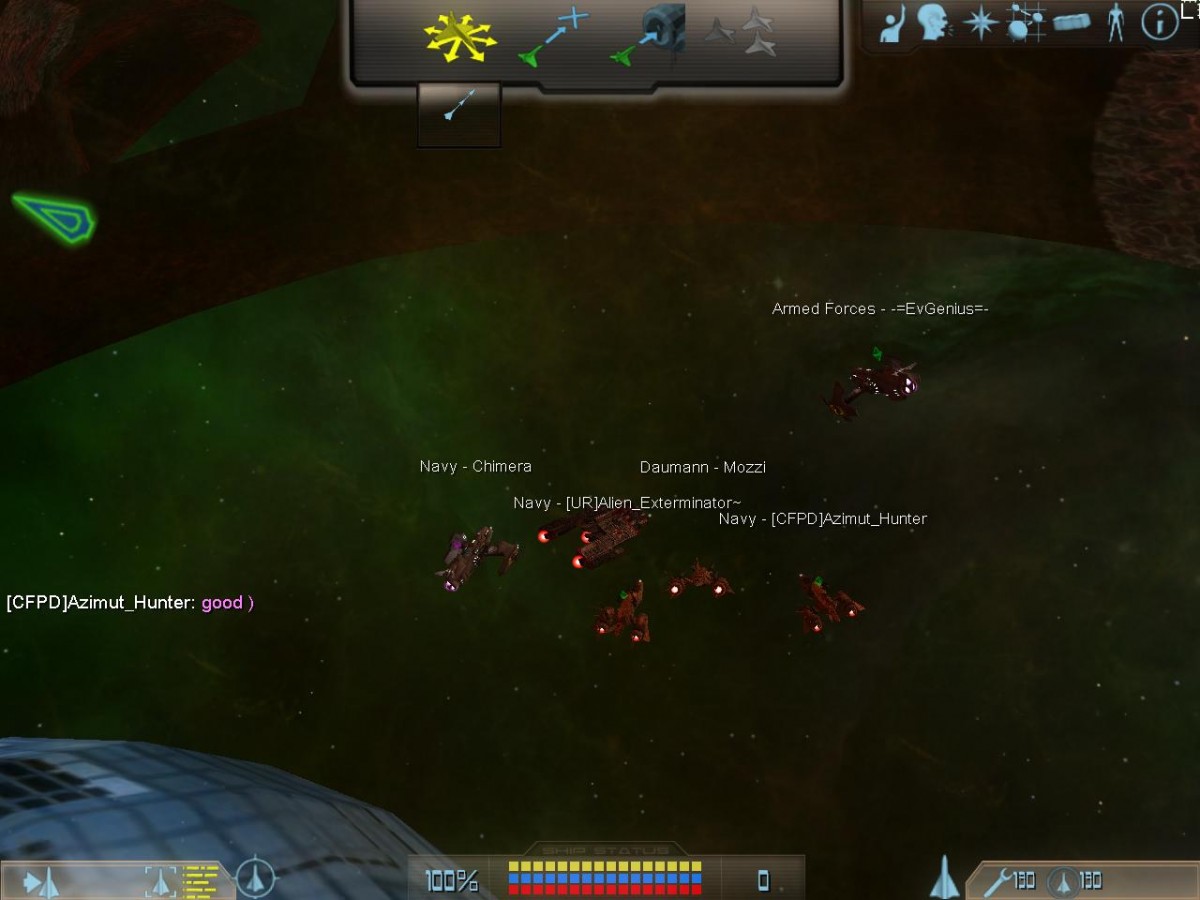Open the Nav Map star icon
The height and width of the screenshot is (900, 1200).
[980, 23]
